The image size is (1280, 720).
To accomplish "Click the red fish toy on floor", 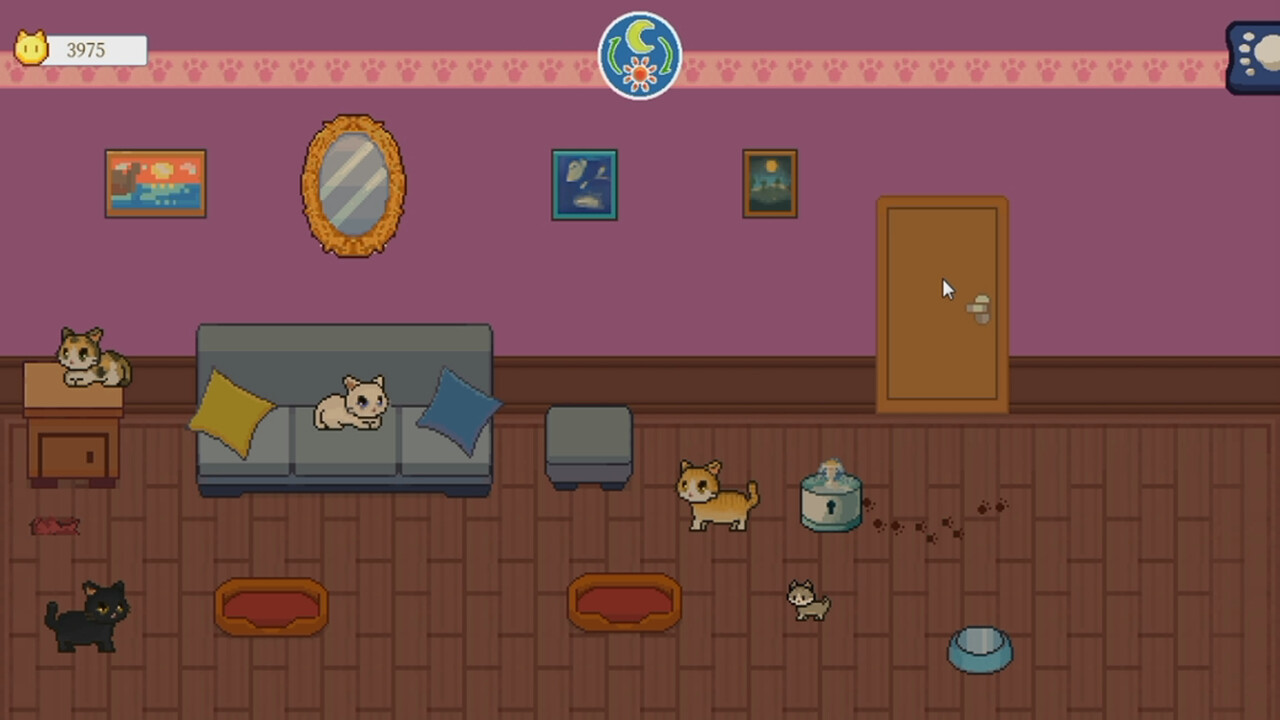I will pos(55,525).
